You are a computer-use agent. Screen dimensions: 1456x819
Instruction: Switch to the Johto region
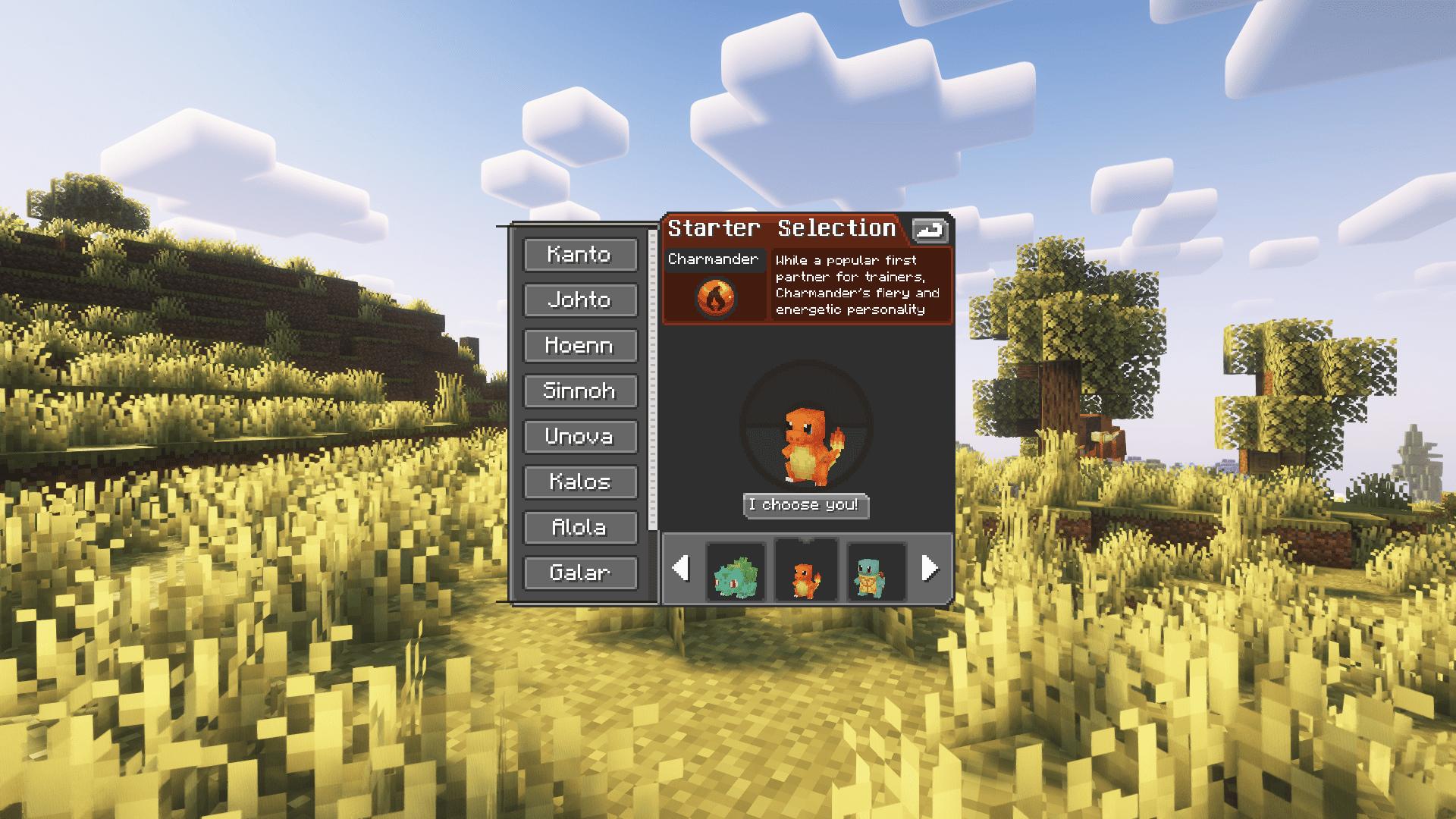coord(580,300)
